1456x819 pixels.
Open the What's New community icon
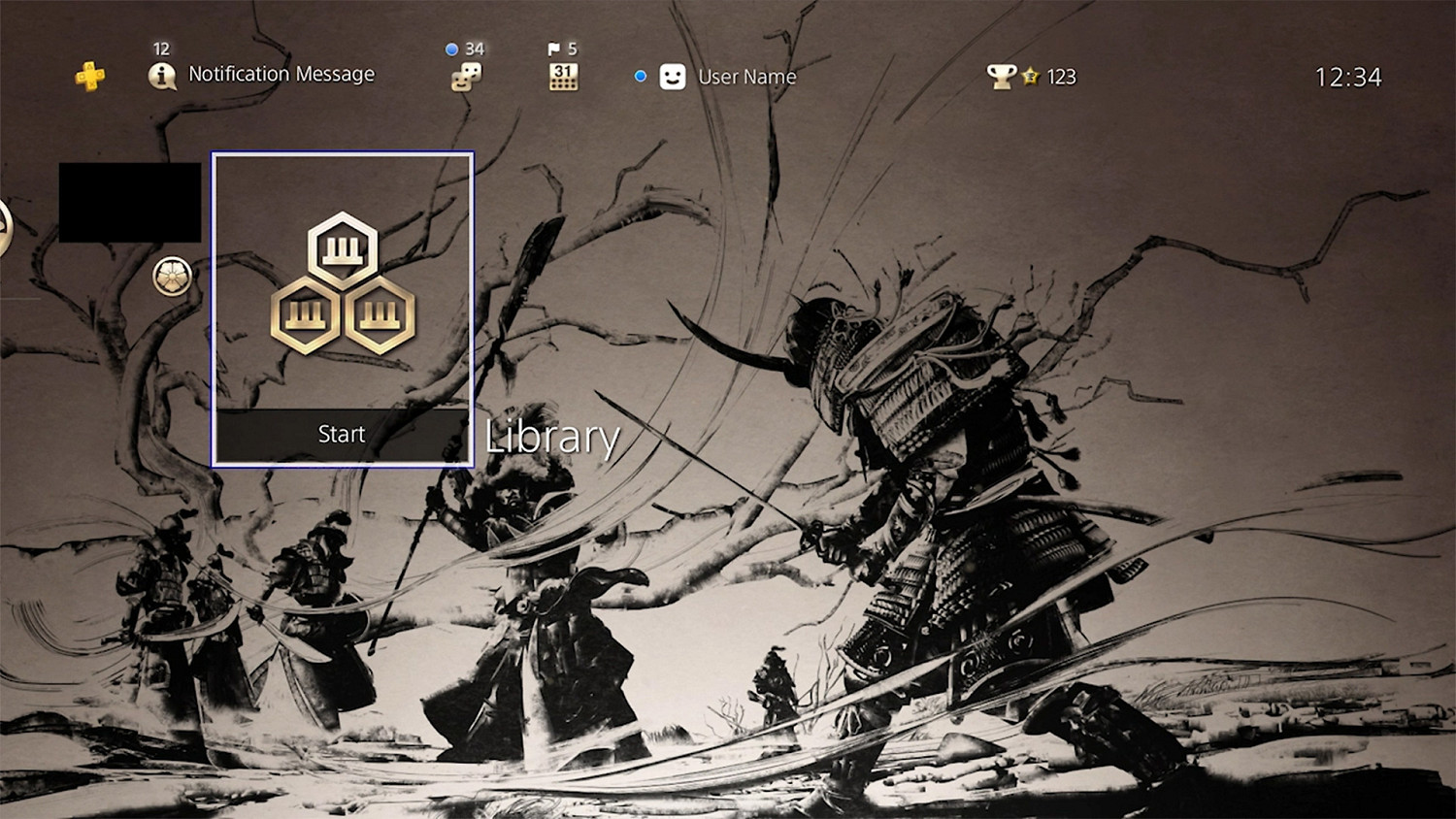click(x=466, y=78)
